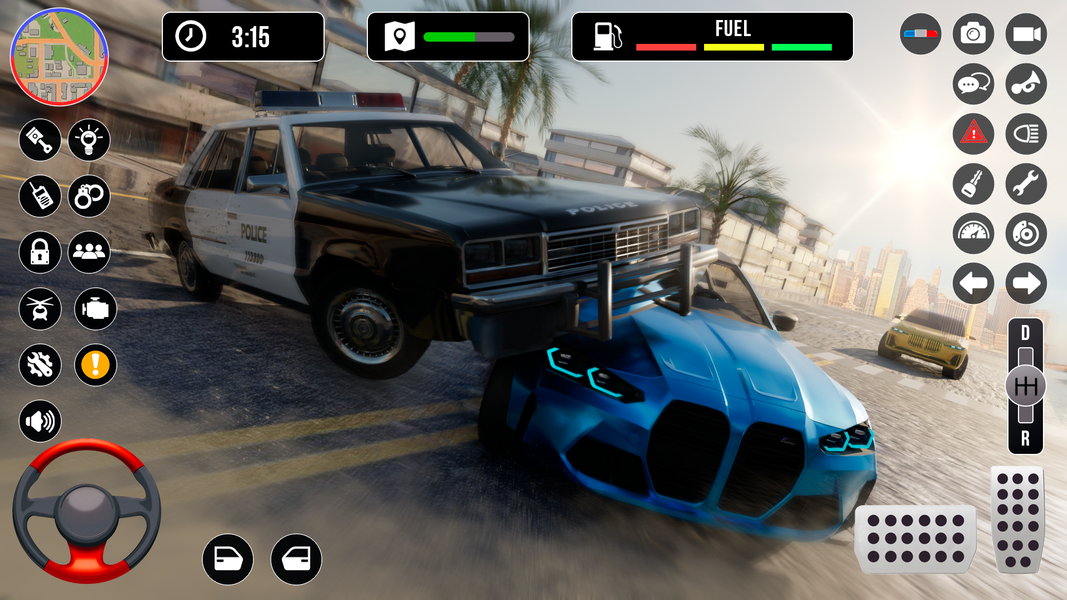Screen dimensions: 1067x600
Task: Call backup with the walkie-talkie icon
Action: tap(40, 195)
